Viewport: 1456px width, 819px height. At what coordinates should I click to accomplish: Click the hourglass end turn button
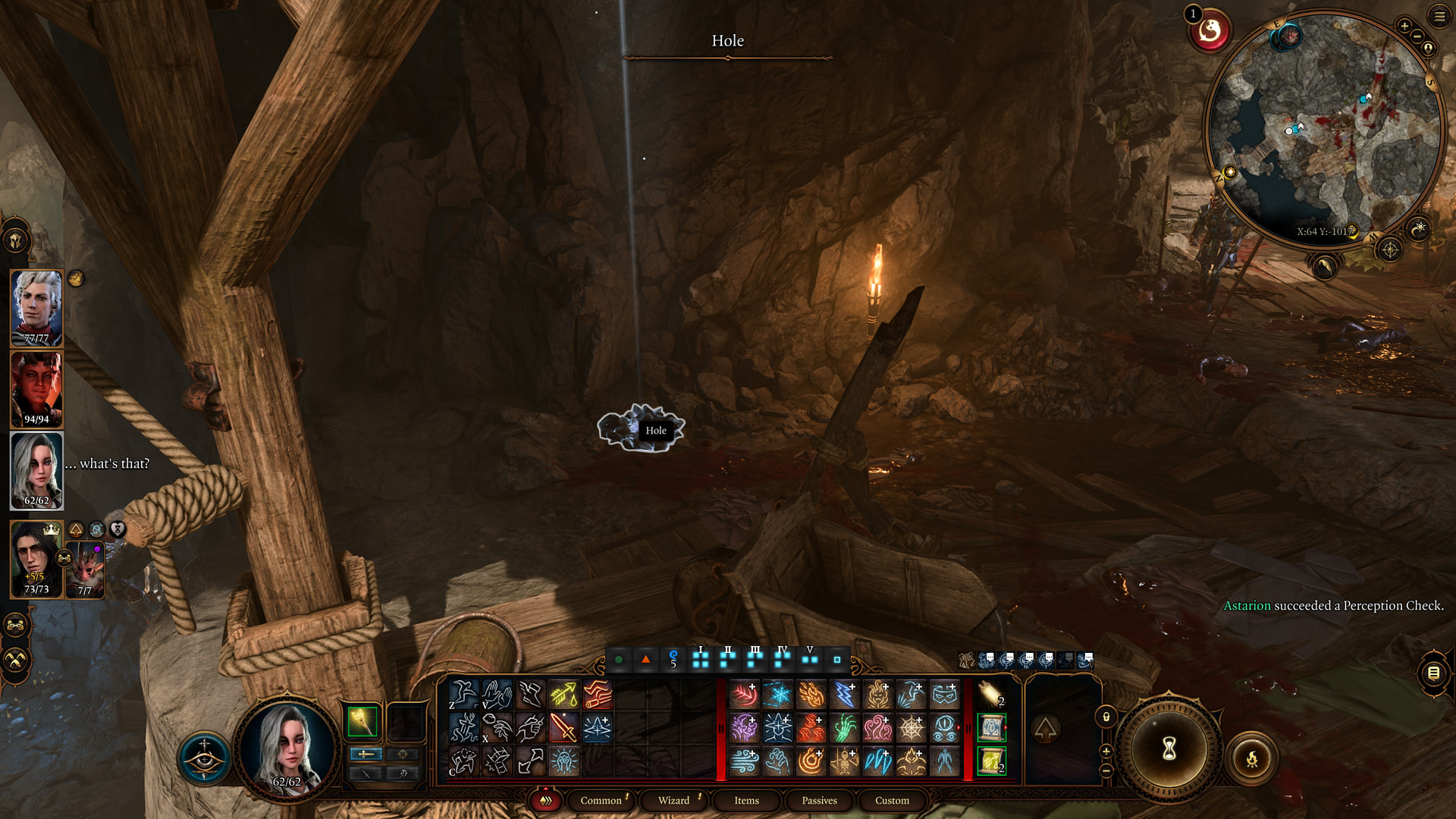tap(1169, 749)
